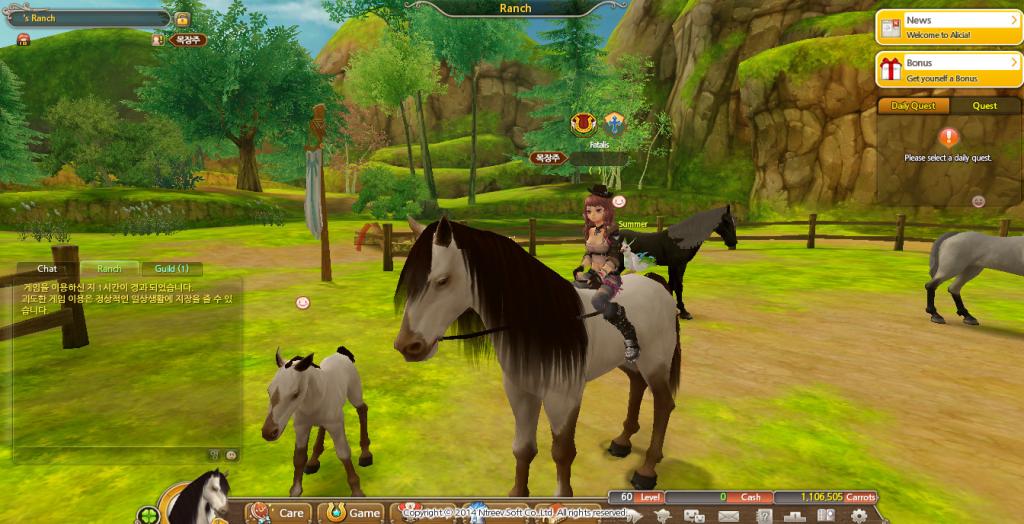Click the chat text input bar
This screenshot has height=524, width=1024.
pyautogui.click(x=110, y=454)
